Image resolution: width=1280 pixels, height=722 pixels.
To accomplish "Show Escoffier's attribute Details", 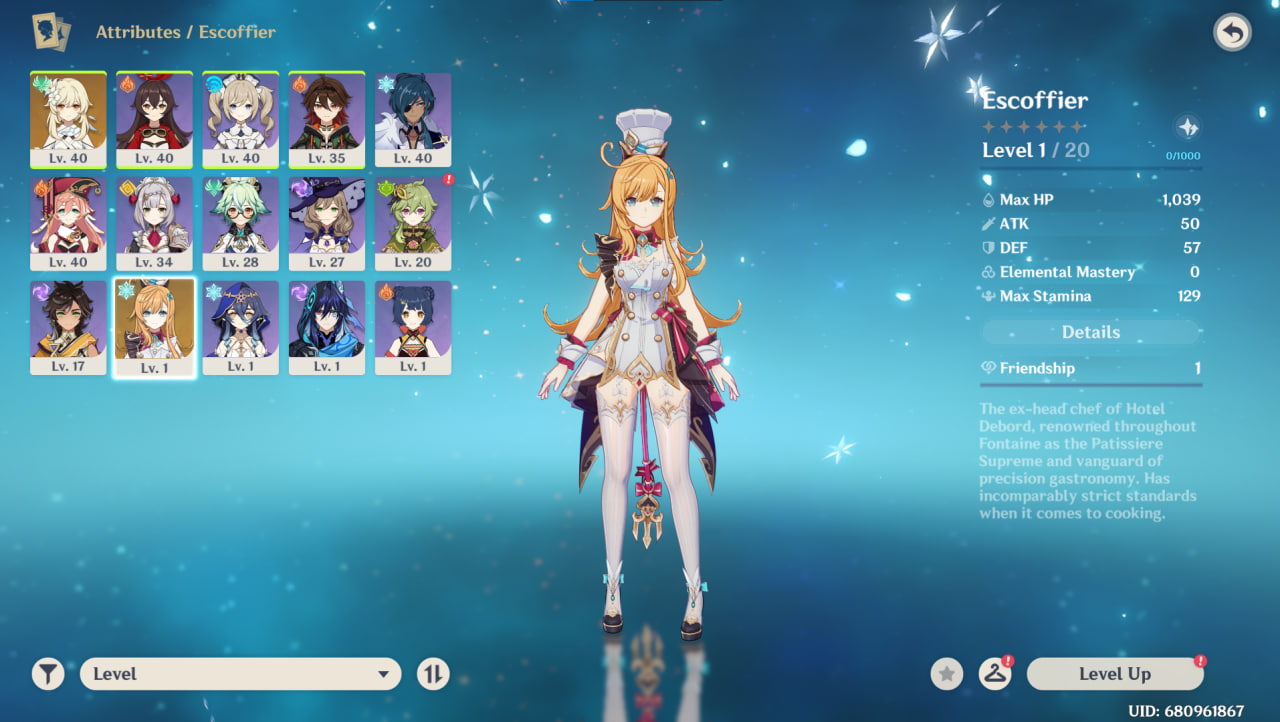I will click(1090, 332).
